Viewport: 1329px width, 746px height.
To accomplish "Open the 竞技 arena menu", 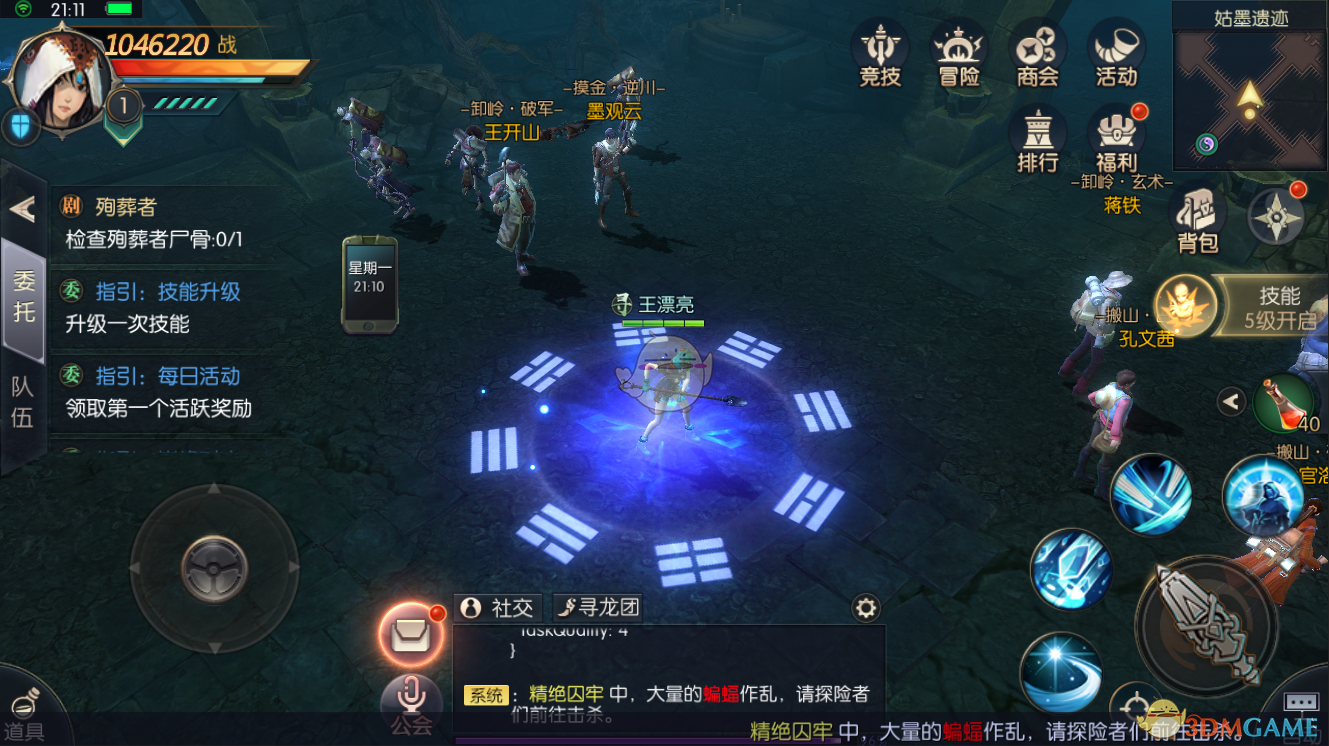I will (x=880, y=55).
